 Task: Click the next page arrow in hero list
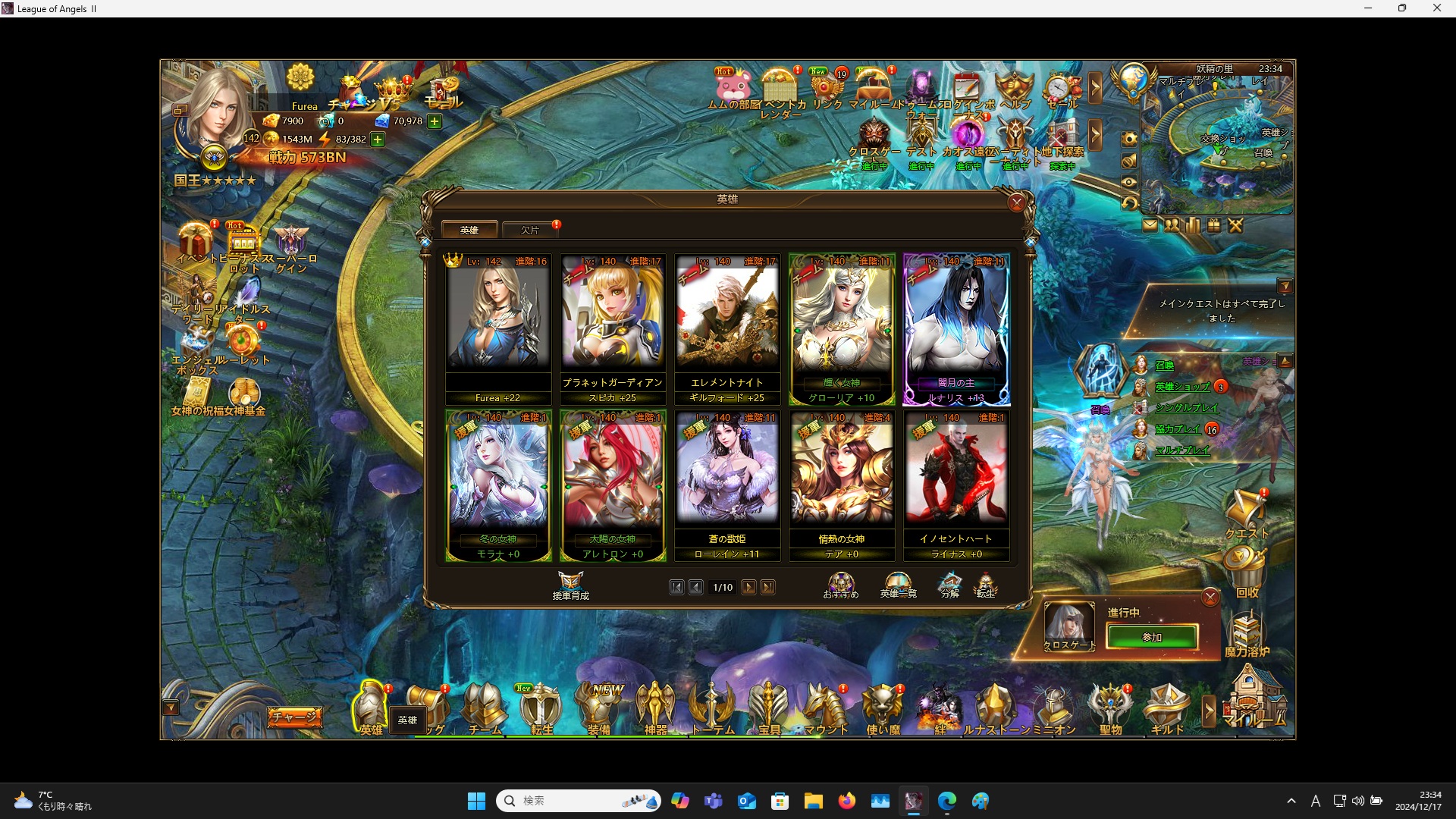pos(749,587)
